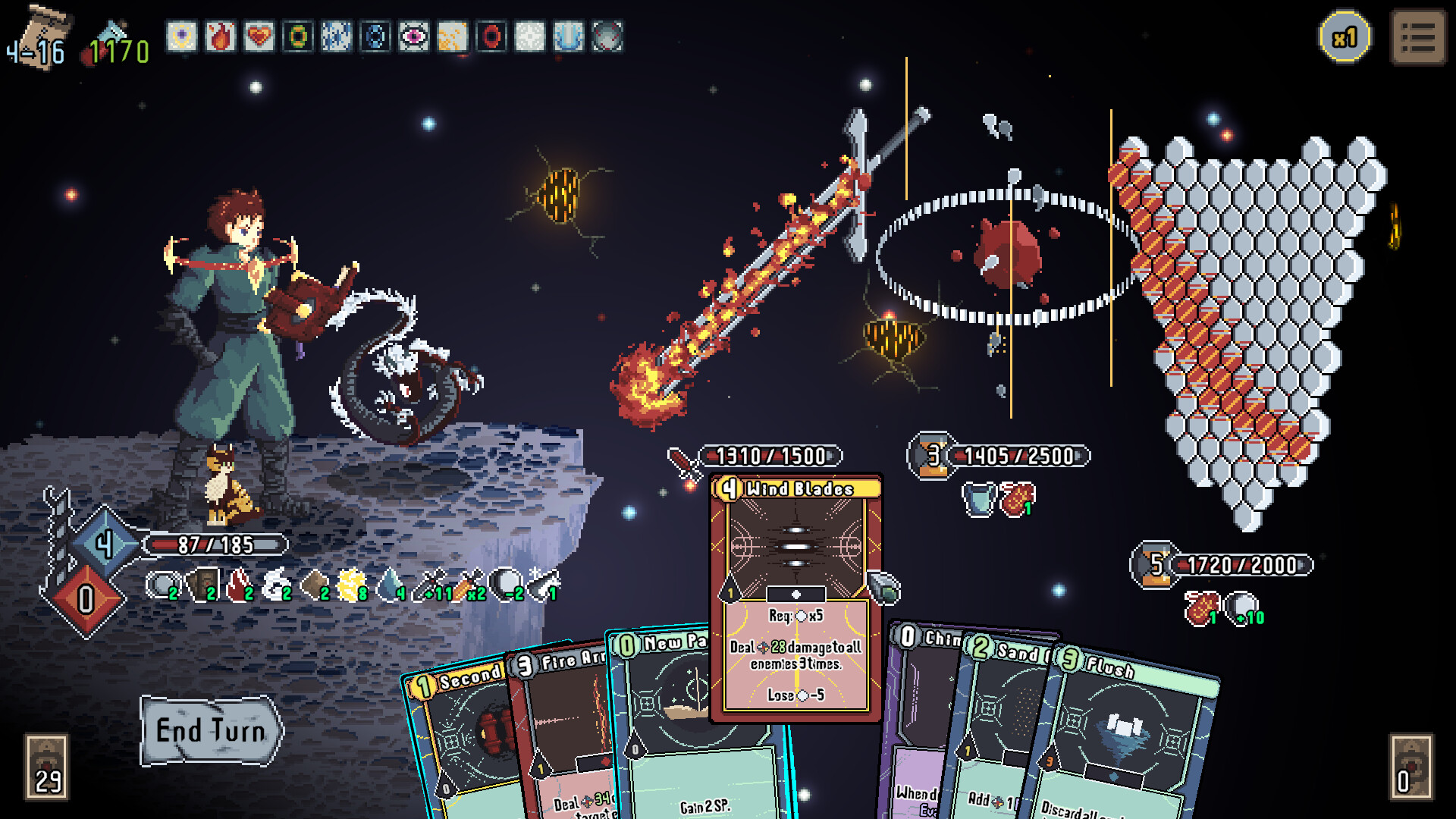Inspect the red ring relic icon
This screenshot has width=1456, height=819.
(491, 36)
